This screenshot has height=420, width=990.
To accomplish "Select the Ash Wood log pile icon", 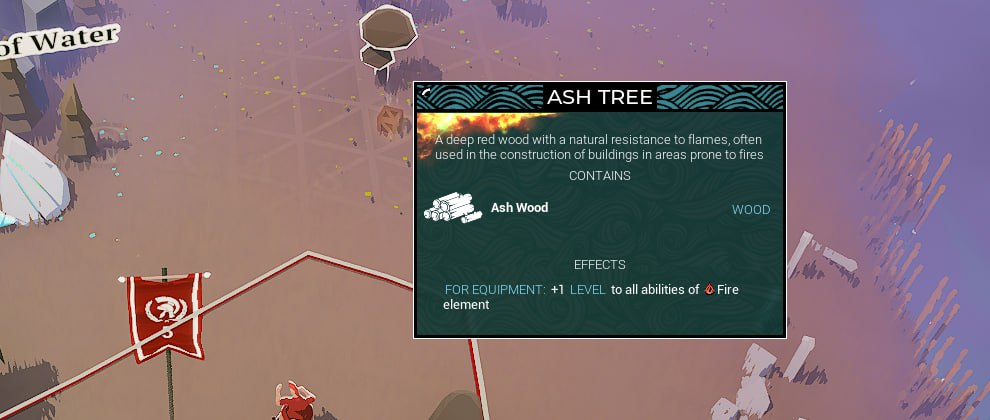I will click(x=453, y=207).
